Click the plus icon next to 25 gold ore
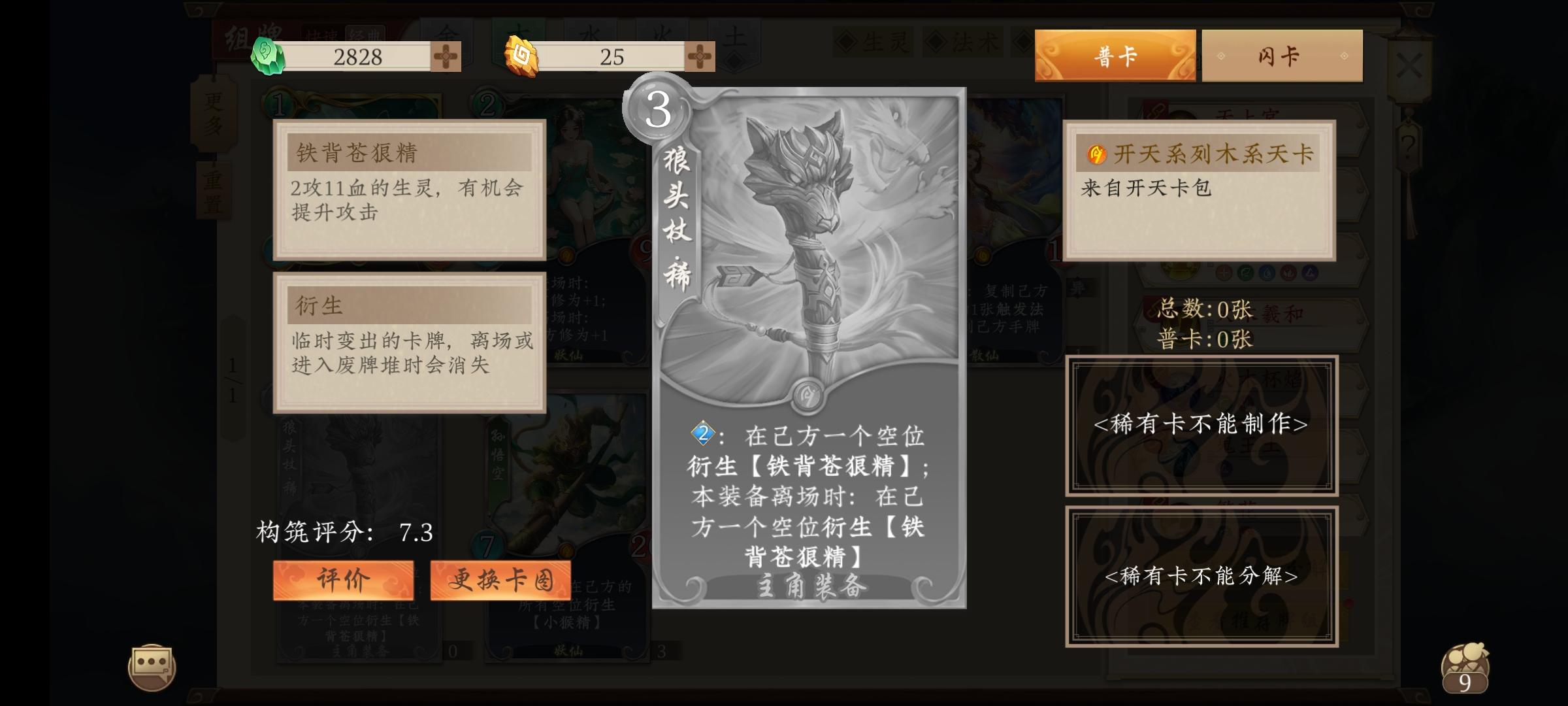 pos(700,58)
